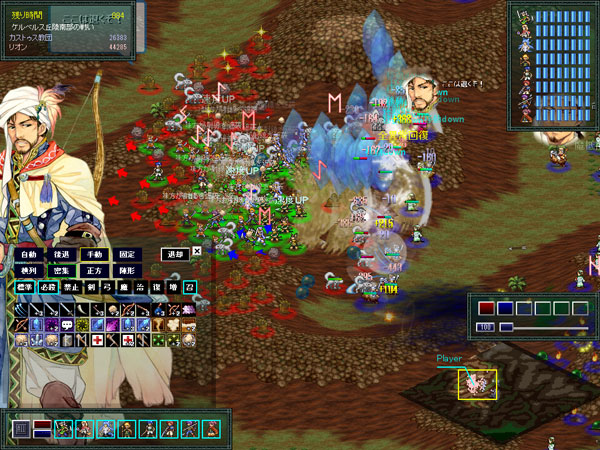Screen dimensions: 600x450
Task: Pick the 正方 (square) formation
Action: coord(93,270)
